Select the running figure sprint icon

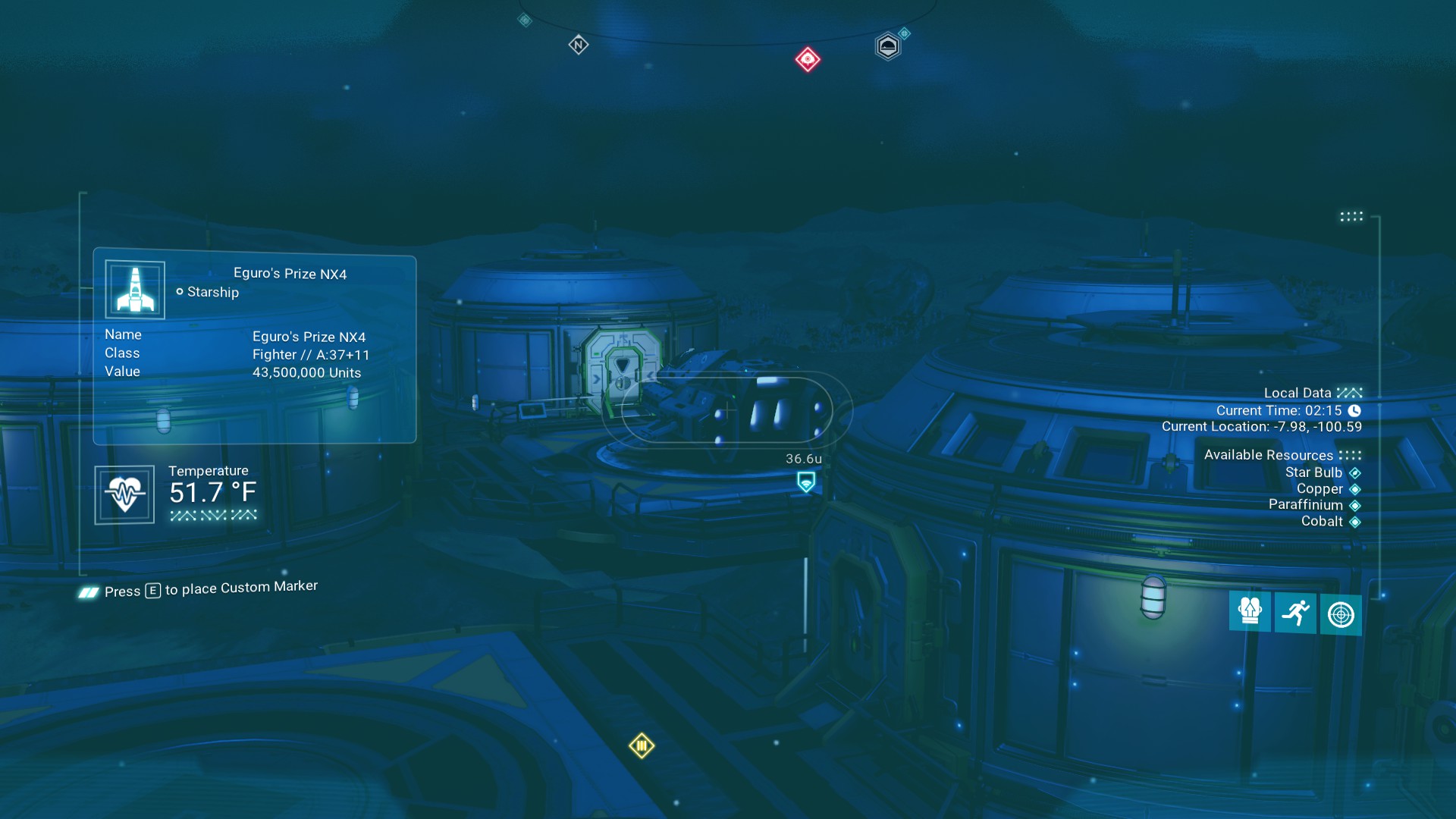(1295, 612)
